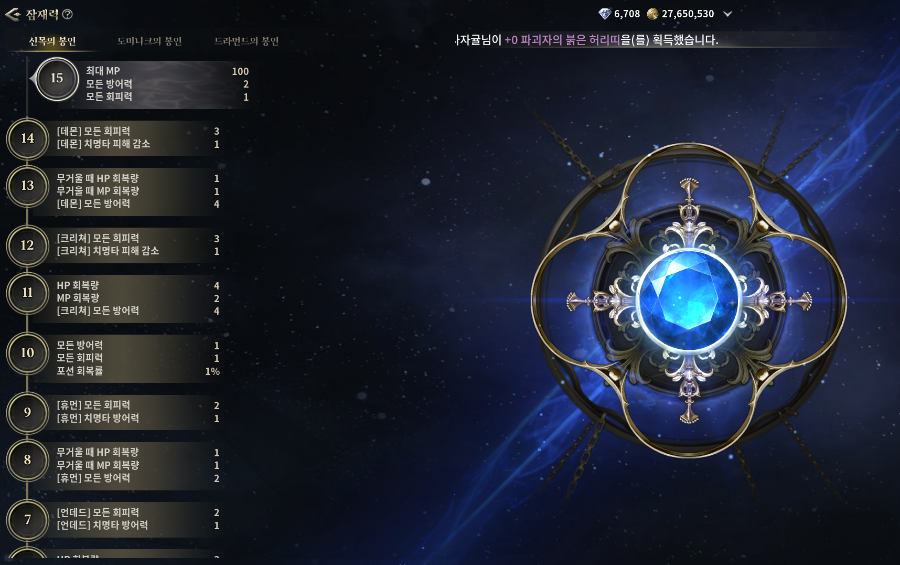Go back using the arrow beside 잠재력
Screen dimensions: 900x565
12,14
